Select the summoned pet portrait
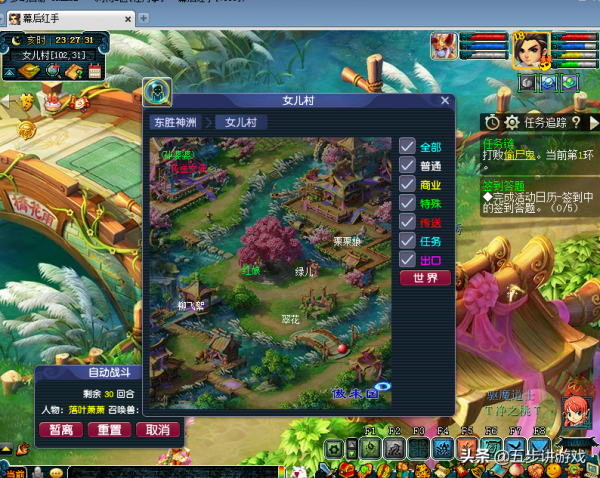Viewport: 600px width, 478px height. (444, 46)
